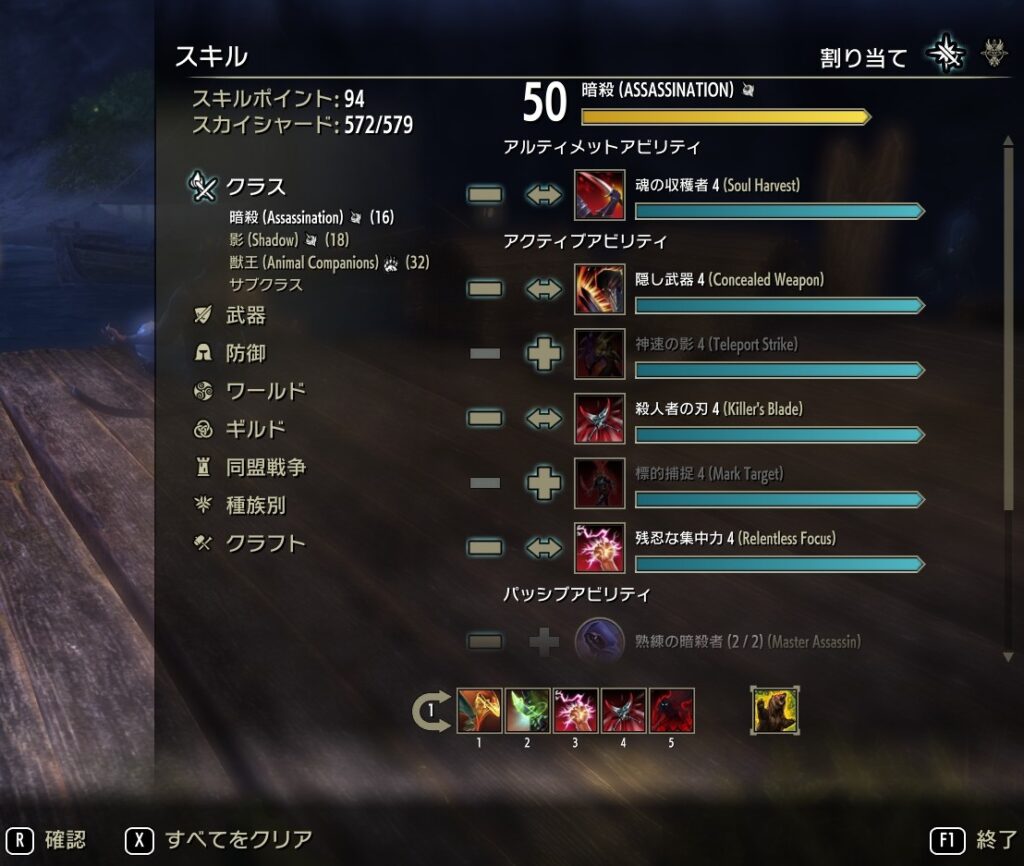Remove the point from Concealed Weapon
The height and width of the screenshot is (866, 1024).
[x=485, y=290]
